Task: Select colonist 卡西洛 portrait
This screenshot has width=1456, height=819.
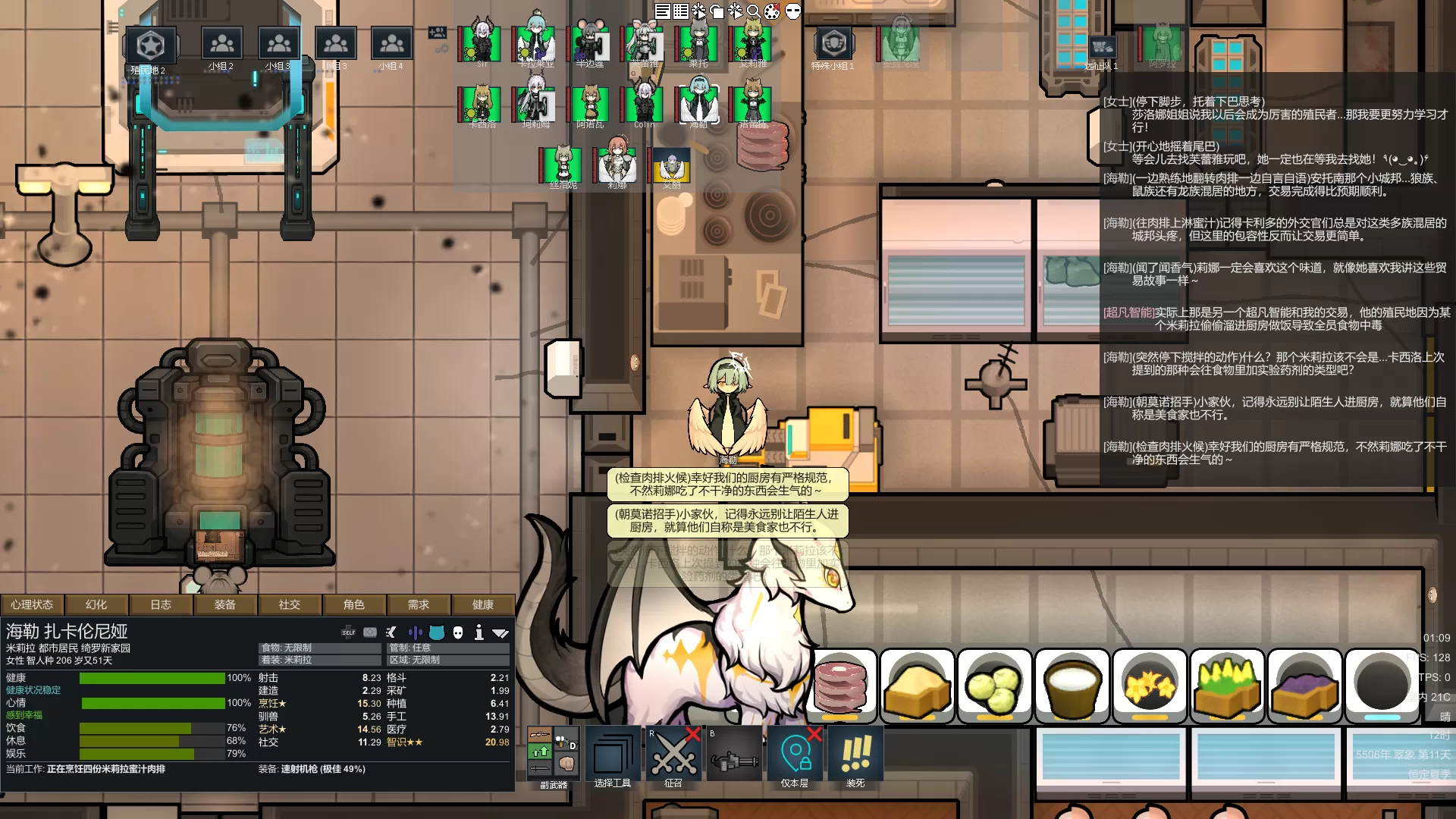Action: [480, 105]
